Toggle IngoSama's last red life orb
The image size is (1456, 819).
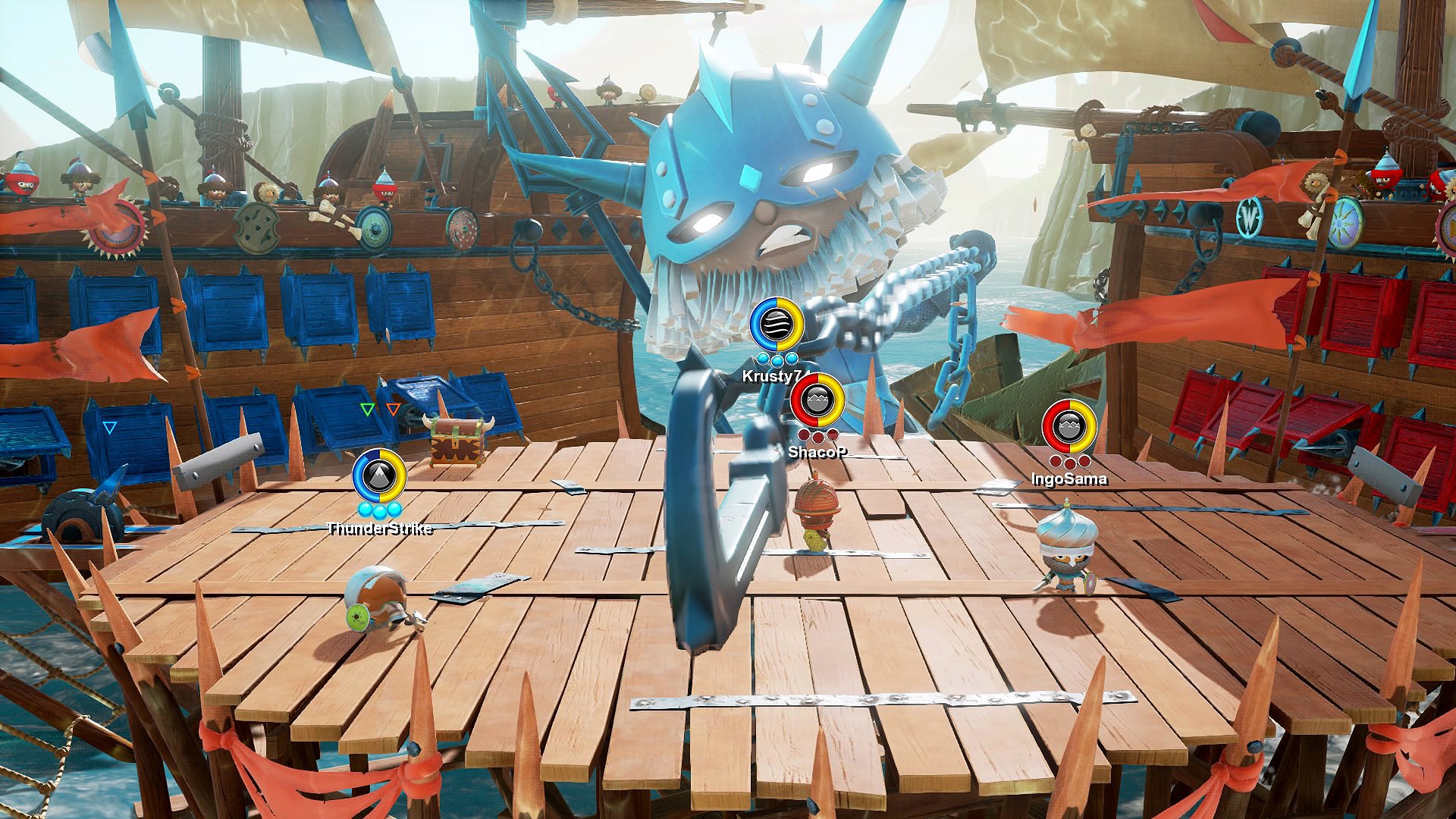tap(1084, 462)
